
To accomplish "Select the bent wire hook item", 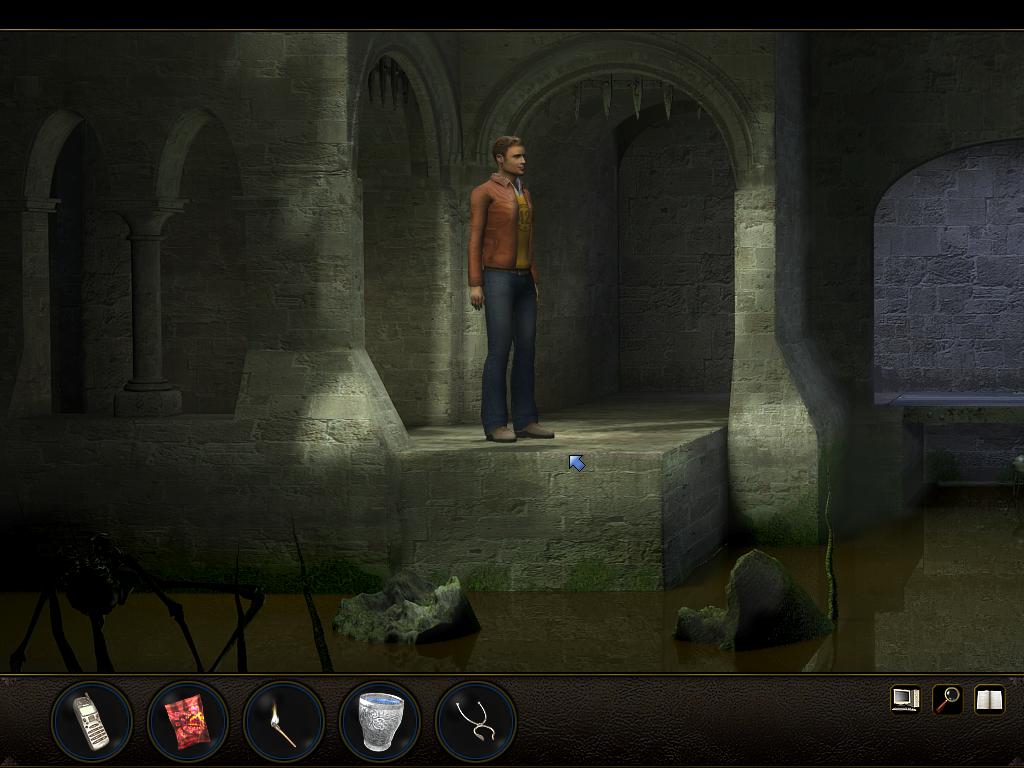I will pos(476,721).
